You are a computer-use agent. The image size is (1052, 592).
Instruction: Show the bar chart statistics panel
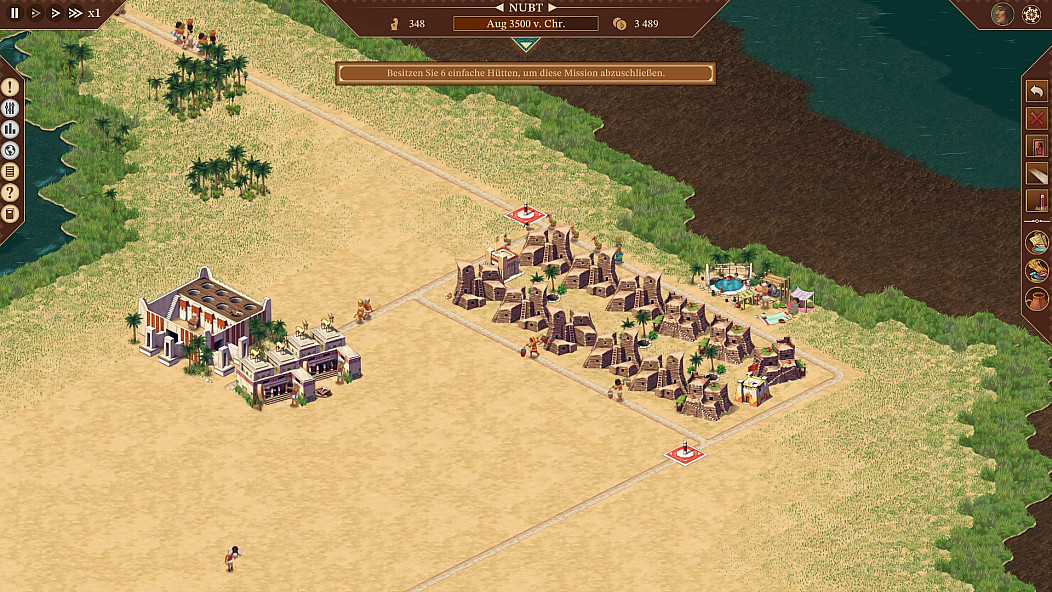[x=11, y=130]
